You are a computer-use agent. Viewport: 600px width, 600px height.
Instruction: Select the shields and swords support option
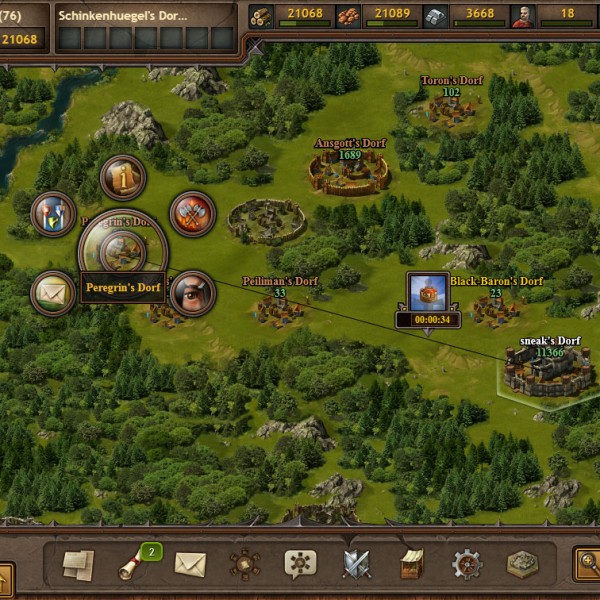click(53, 213)
